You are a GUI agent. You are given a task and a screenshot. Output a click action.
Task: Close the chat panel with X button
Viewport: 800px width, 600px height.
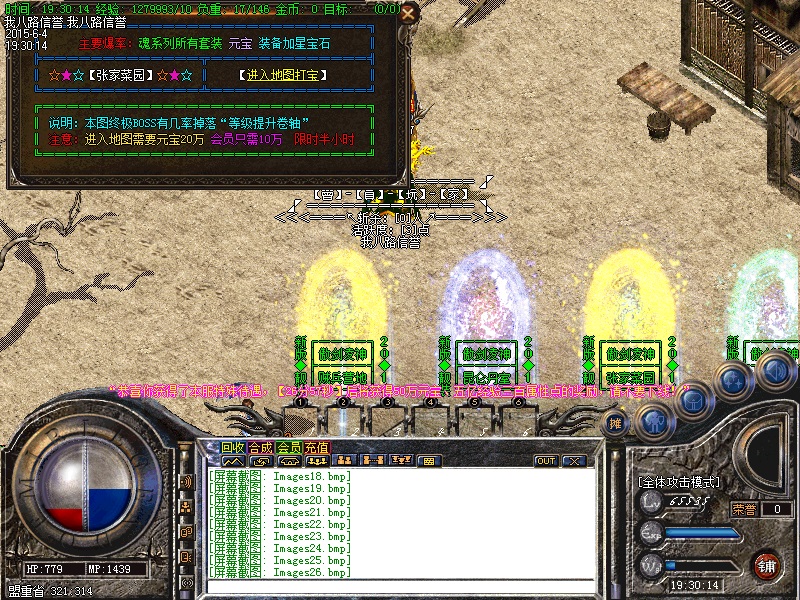point(573,461)
